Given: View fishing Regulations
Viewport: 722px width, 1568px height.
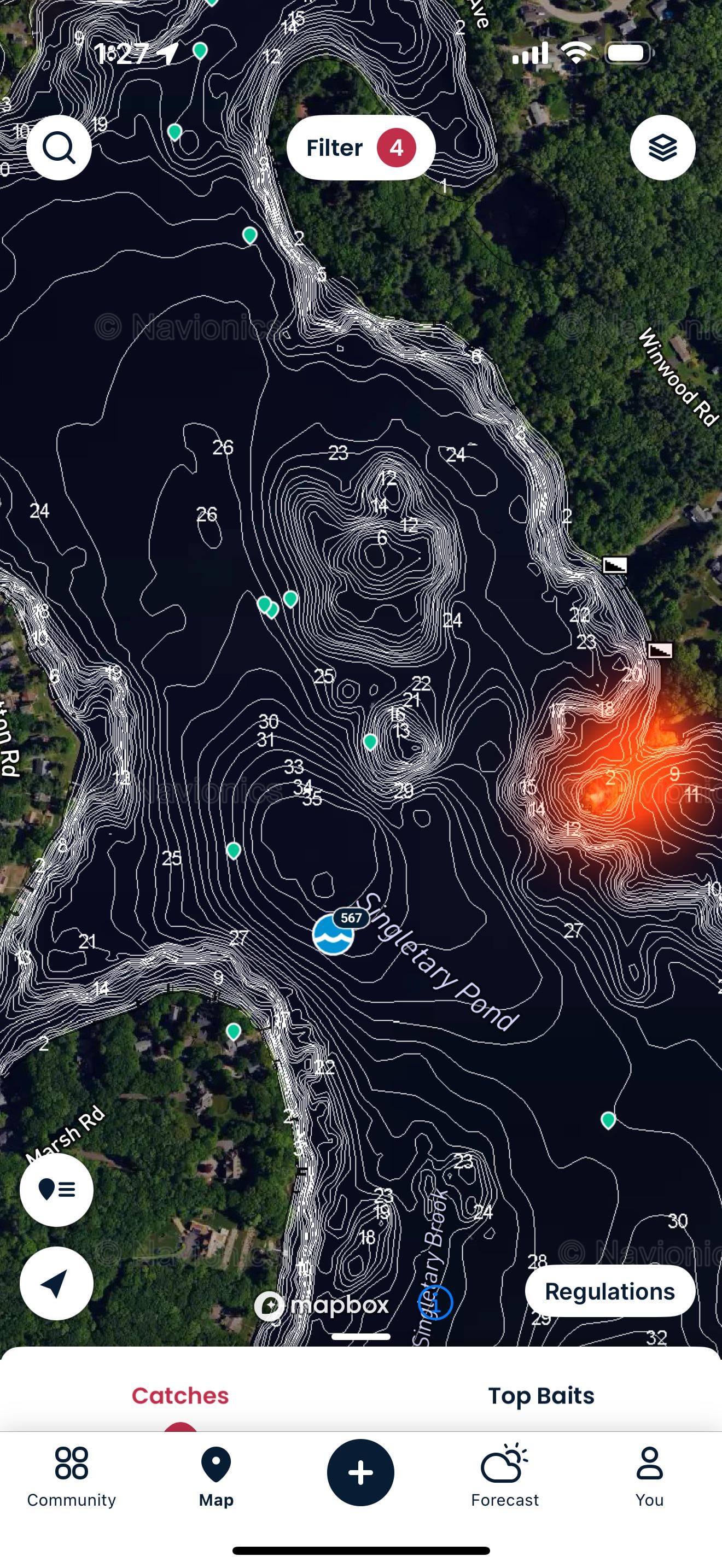Looking at the screenshot, I should click(609, 1291).
